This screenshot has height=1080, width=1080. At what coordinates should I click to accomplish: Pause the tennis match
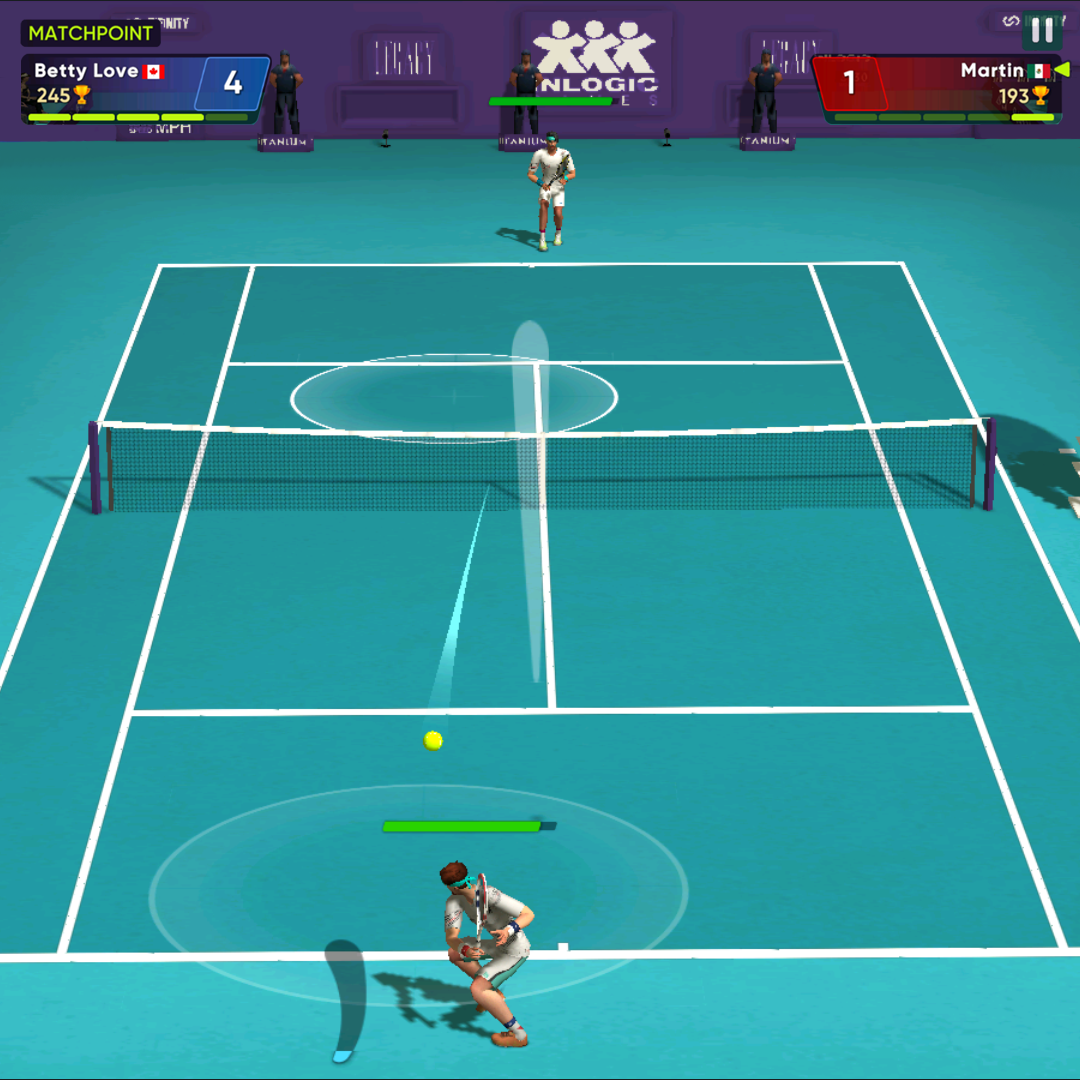[x=1042, y=30]
